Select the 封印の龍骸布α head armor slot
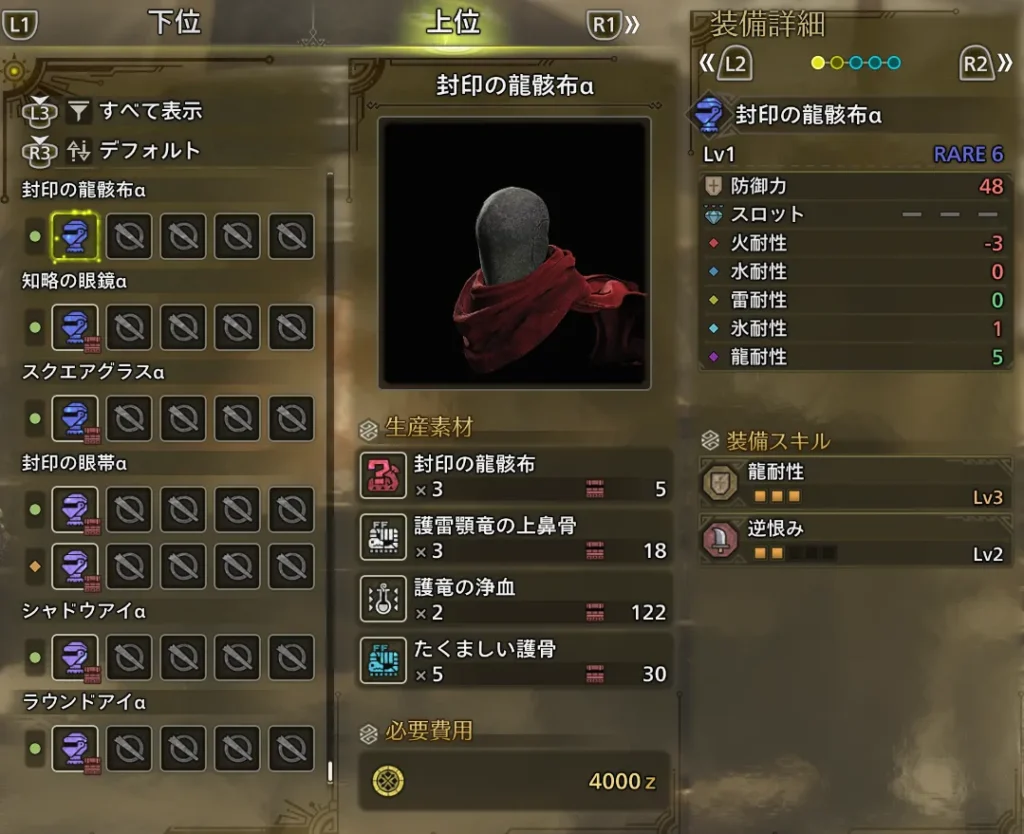 [x=75, y=237]
